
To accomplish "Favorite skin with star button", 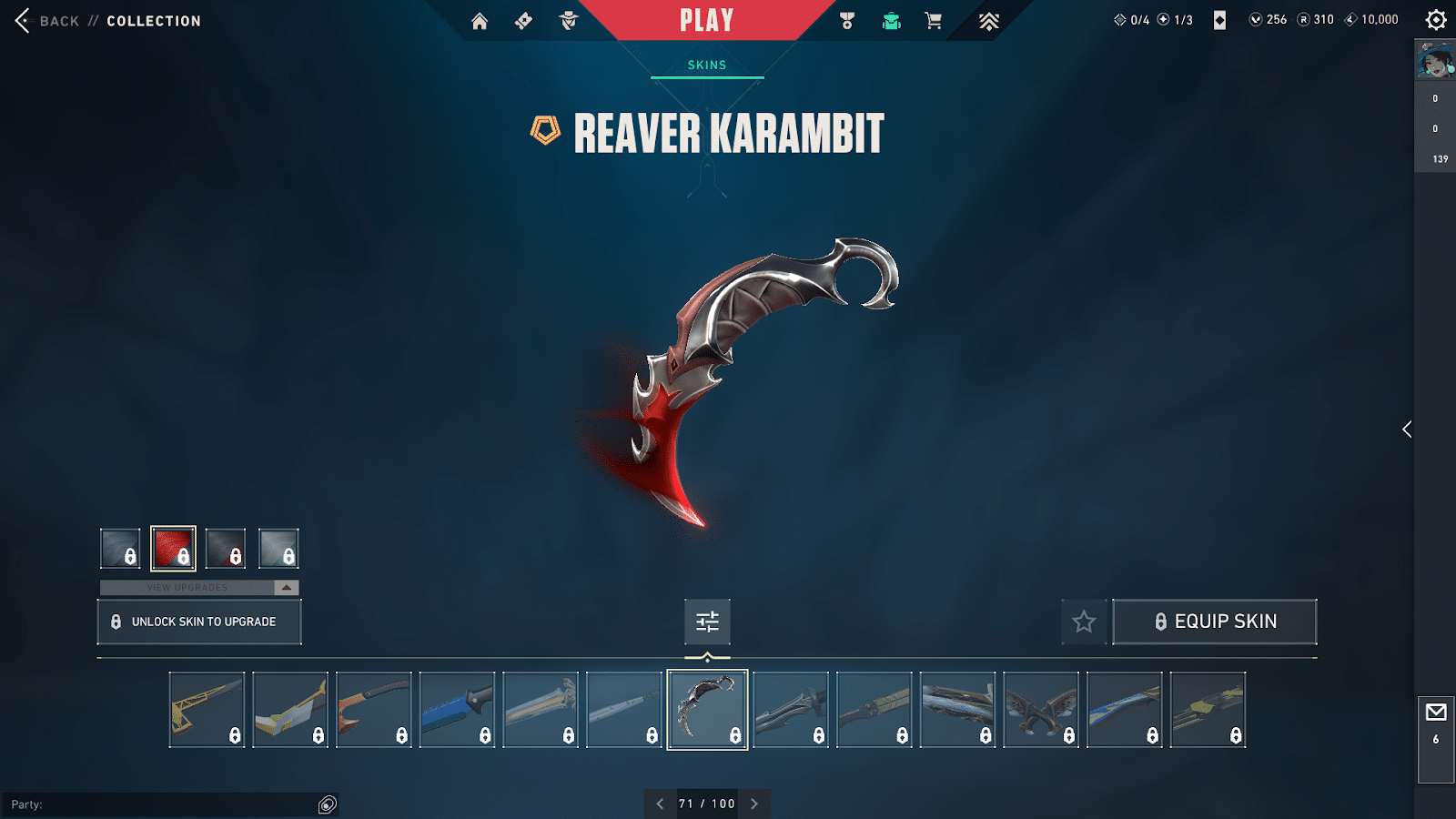I will click(x=1084, y=622).
